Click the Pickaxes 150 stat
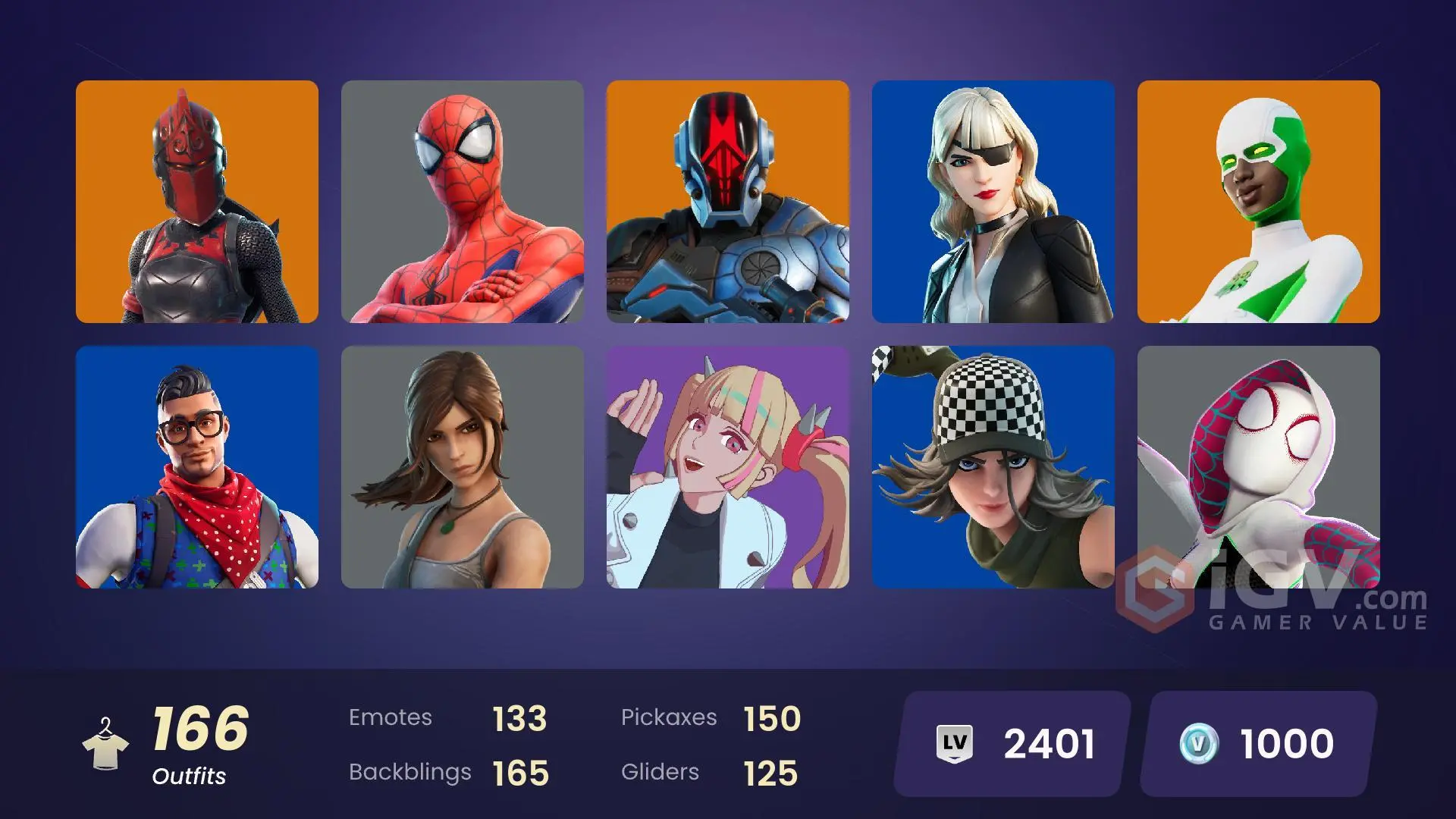Image resolution: width=1456 pixels, height=819 pixels. pyautogui.click(x=713, y=718)
